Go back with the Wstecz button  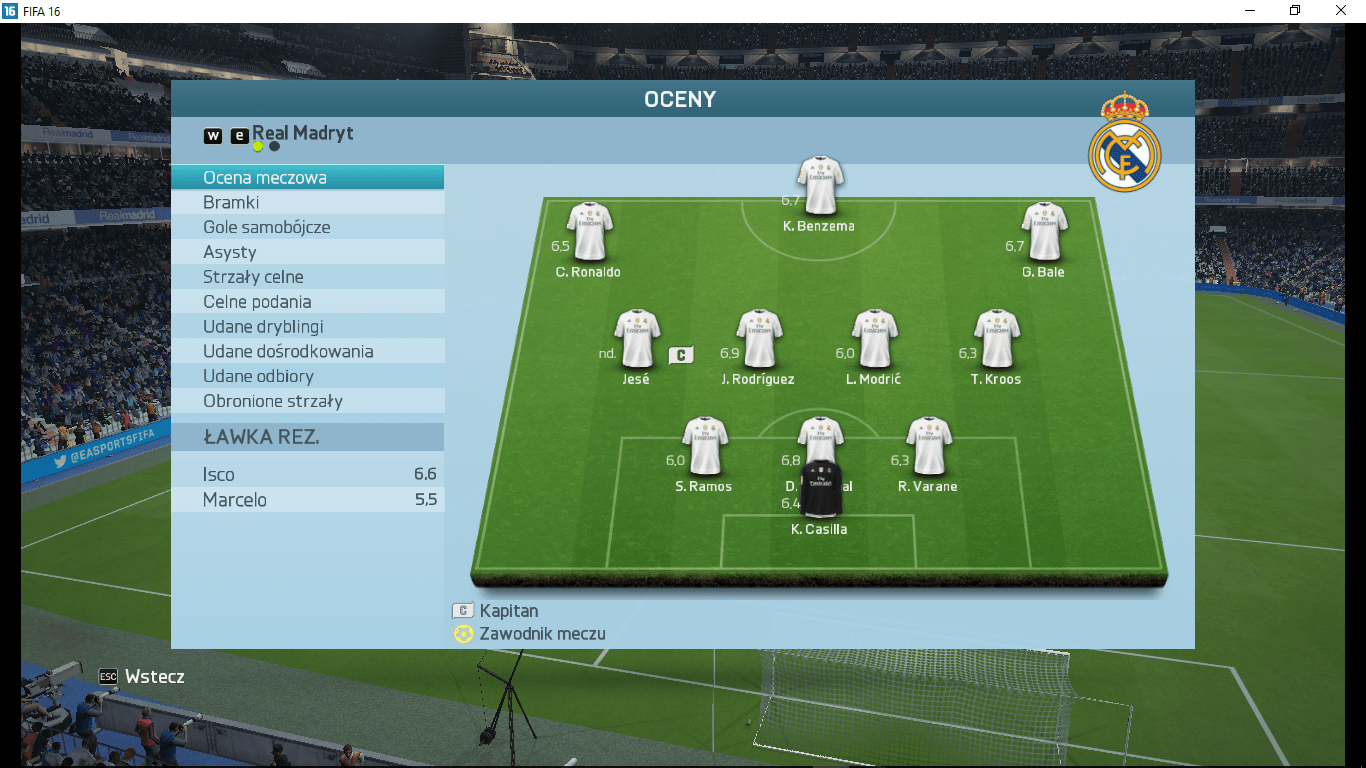[142, 677]
